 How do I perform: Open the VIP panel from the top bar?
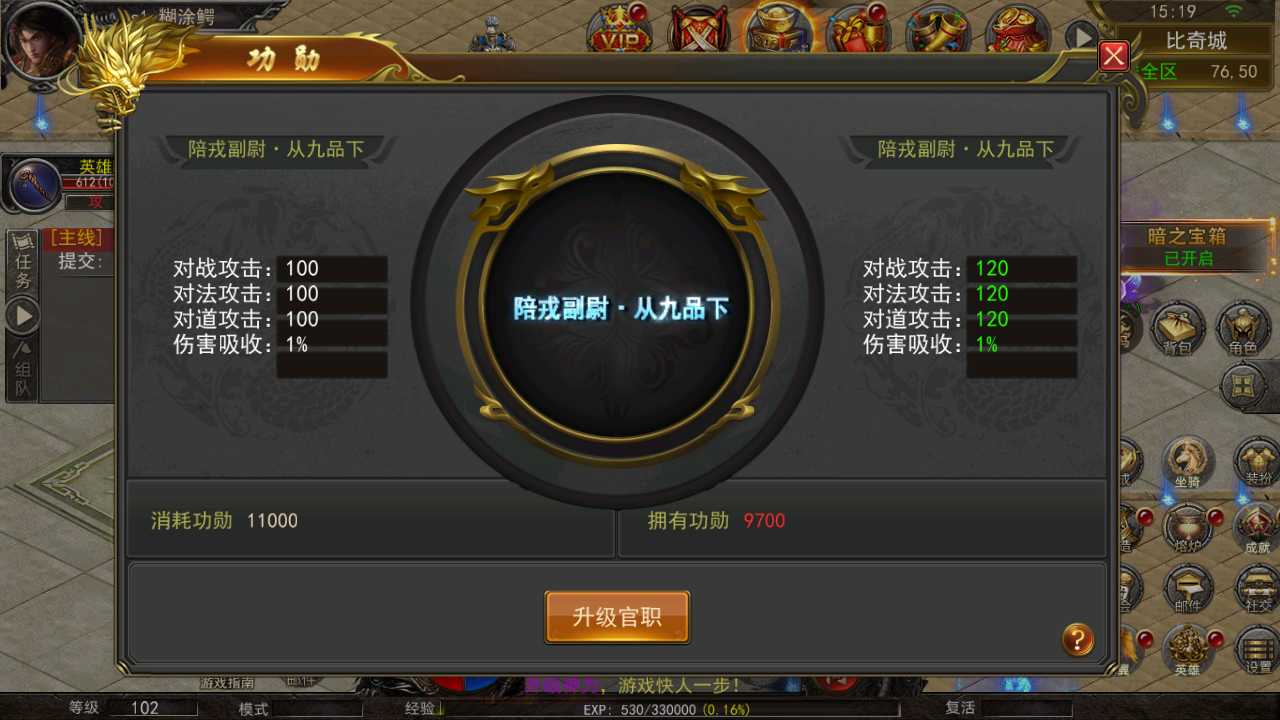click(617, 27)
